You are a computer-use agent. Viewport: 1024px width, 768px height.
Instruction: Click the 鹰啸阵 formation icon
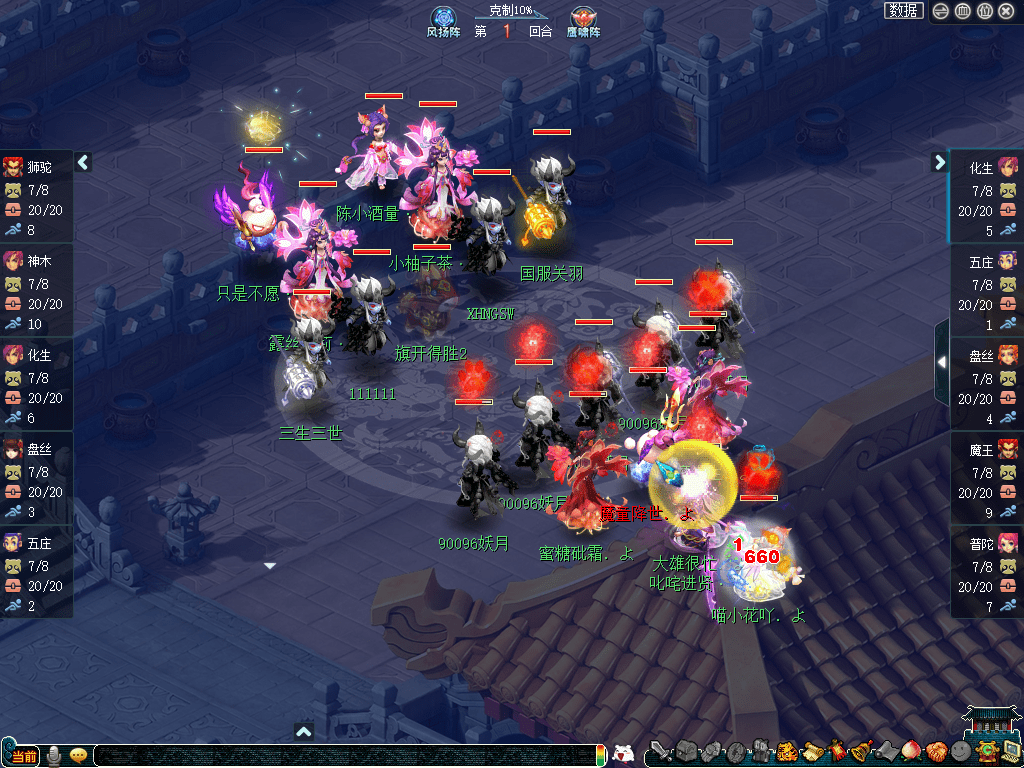(583, 19)
